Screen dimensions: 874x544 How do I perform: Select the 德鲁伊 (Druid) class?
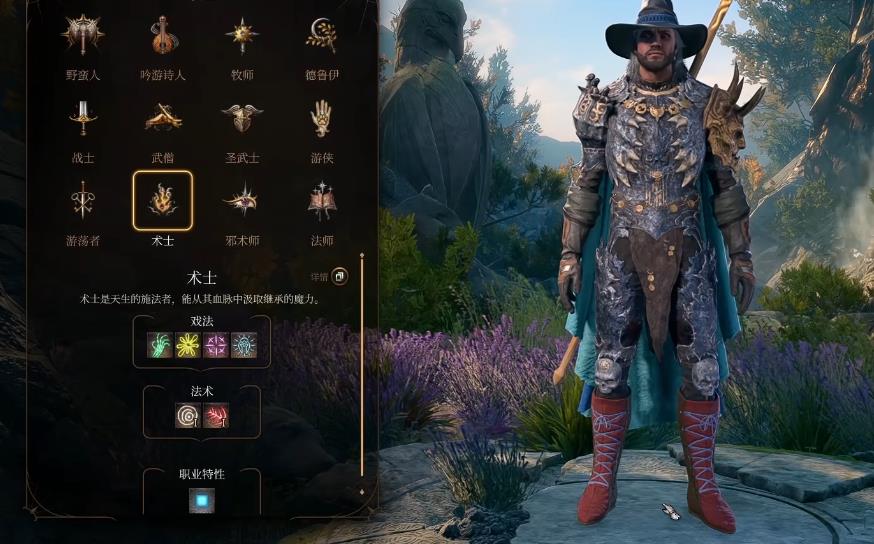click(x=321, y=36)
